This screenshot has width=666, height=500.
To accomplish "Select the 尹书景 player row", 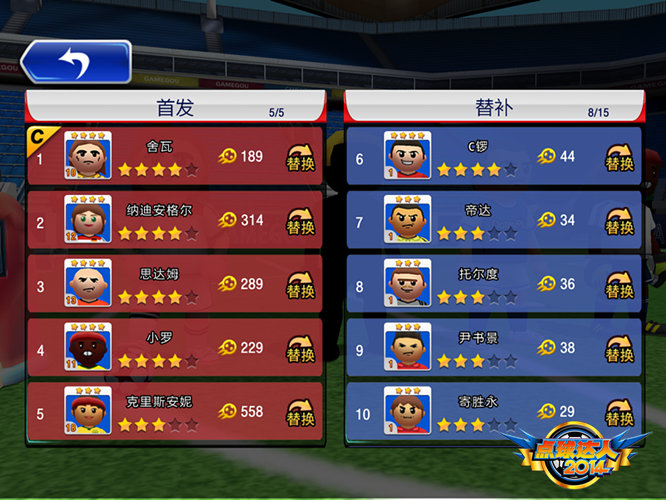I will coord(480,348).
